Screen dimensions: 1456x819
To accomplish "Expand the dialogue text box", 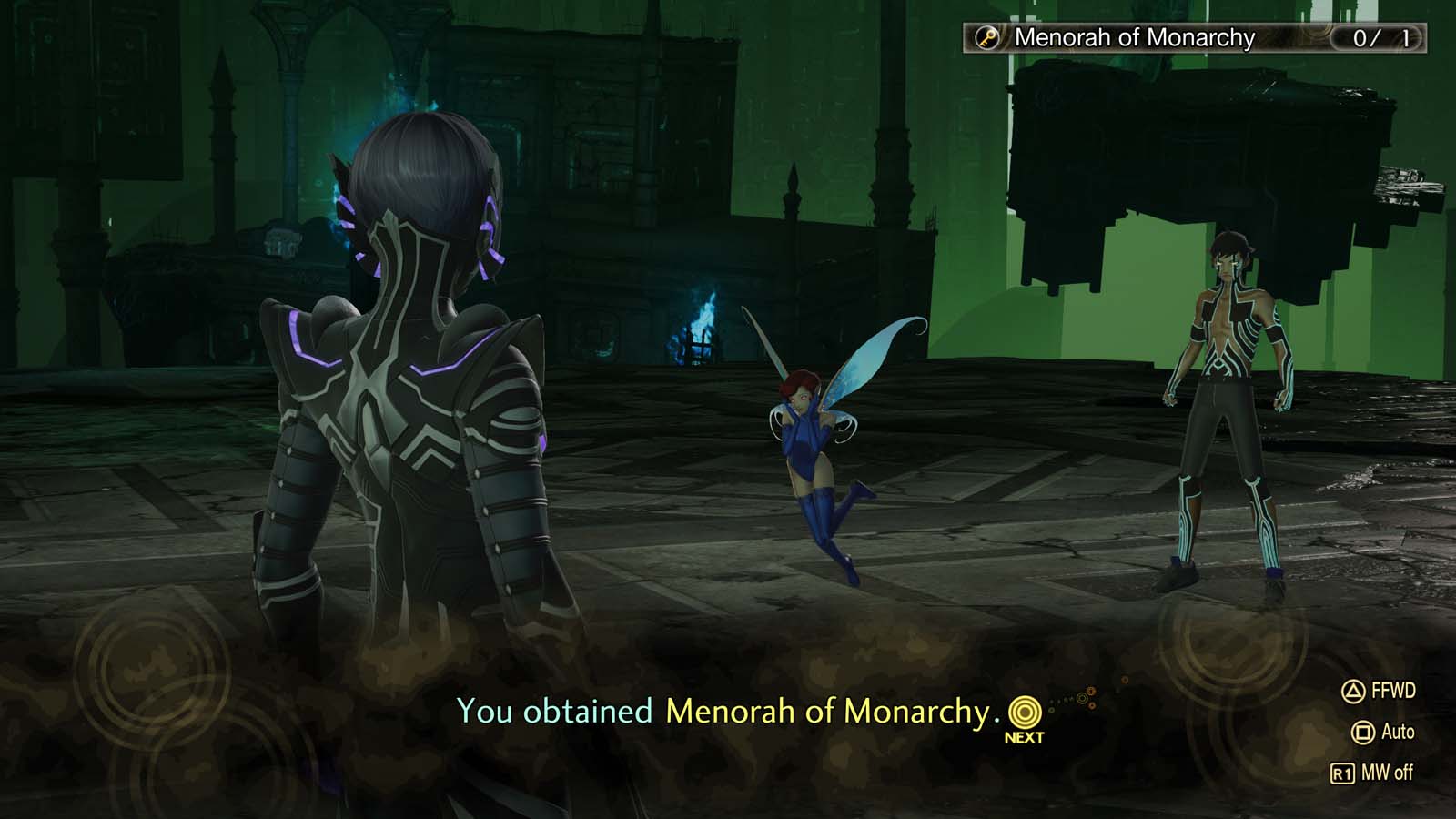I will click(x=728, y=710).
